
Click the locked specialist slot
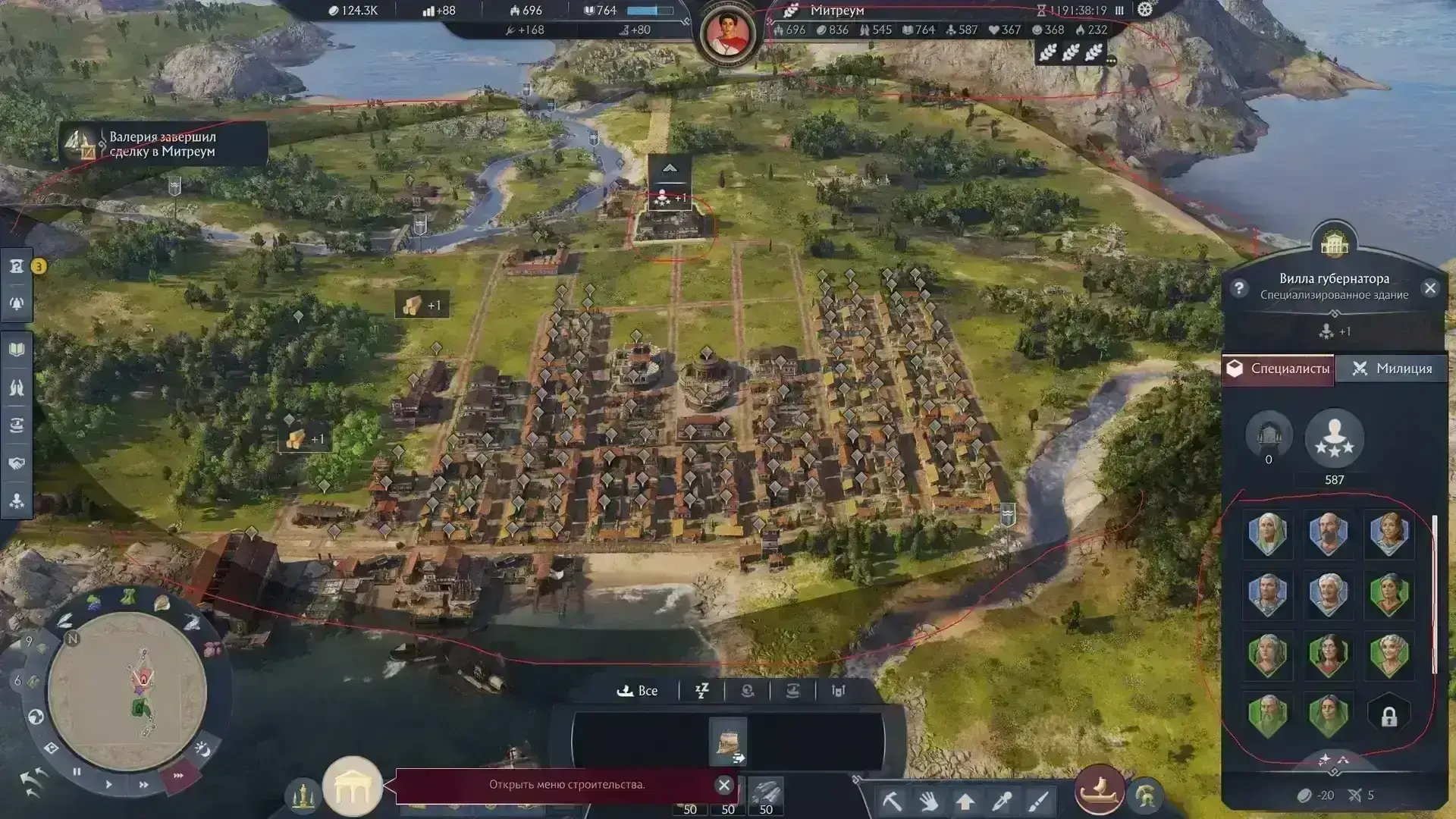tap(1389, 717)
